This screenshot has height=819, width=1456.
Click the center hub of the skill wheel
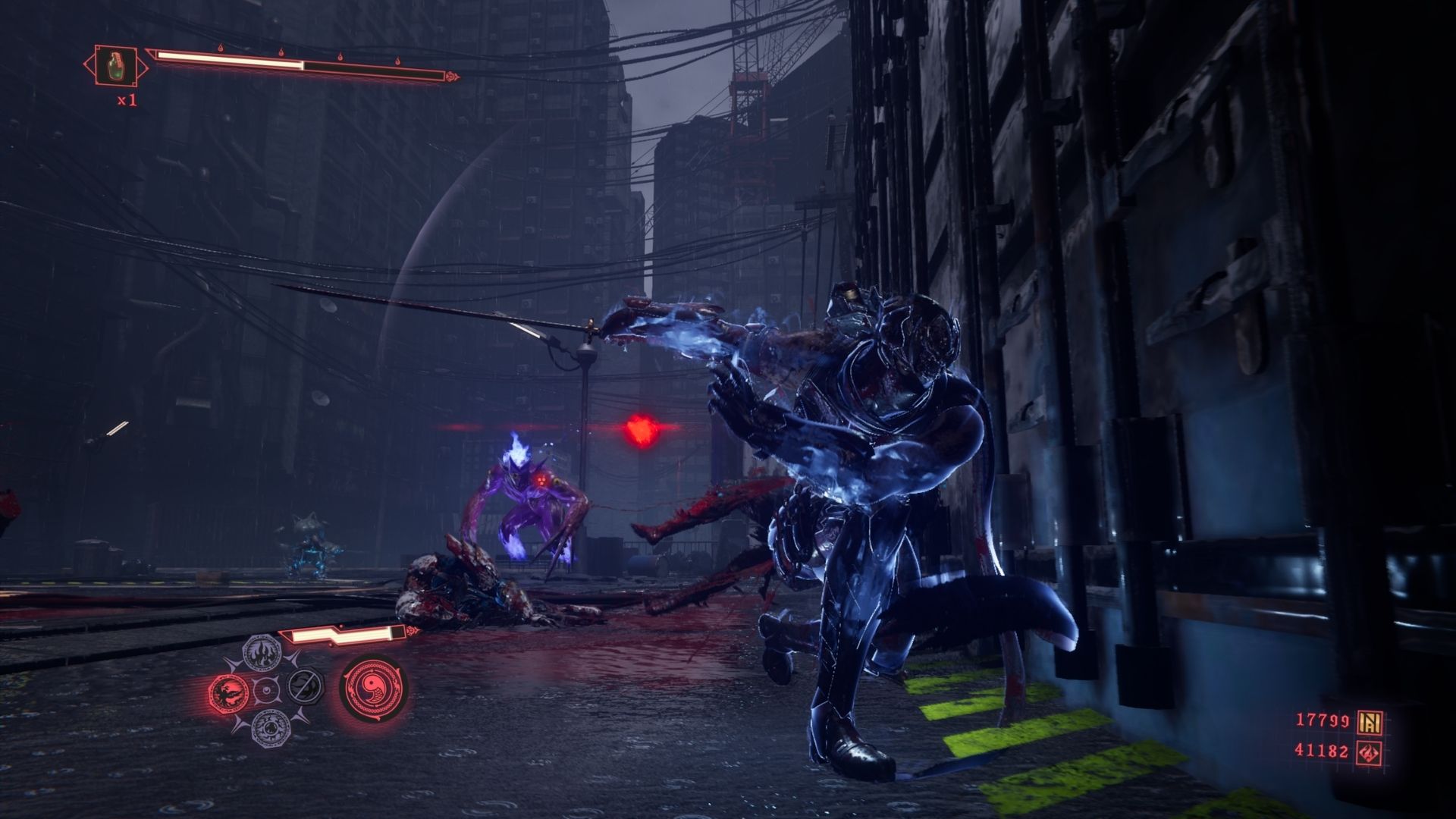(265, 689)
